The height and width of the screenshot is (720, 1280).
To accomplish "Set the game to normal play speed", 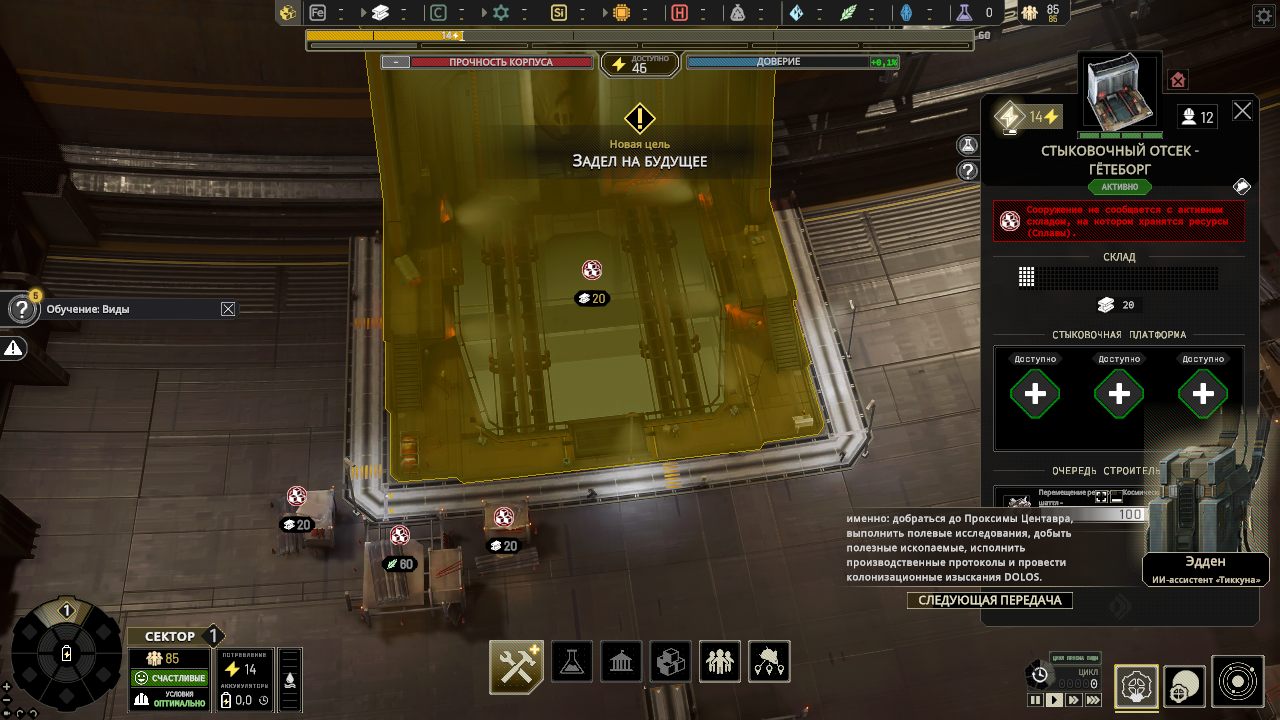I will coord(1054,700).
